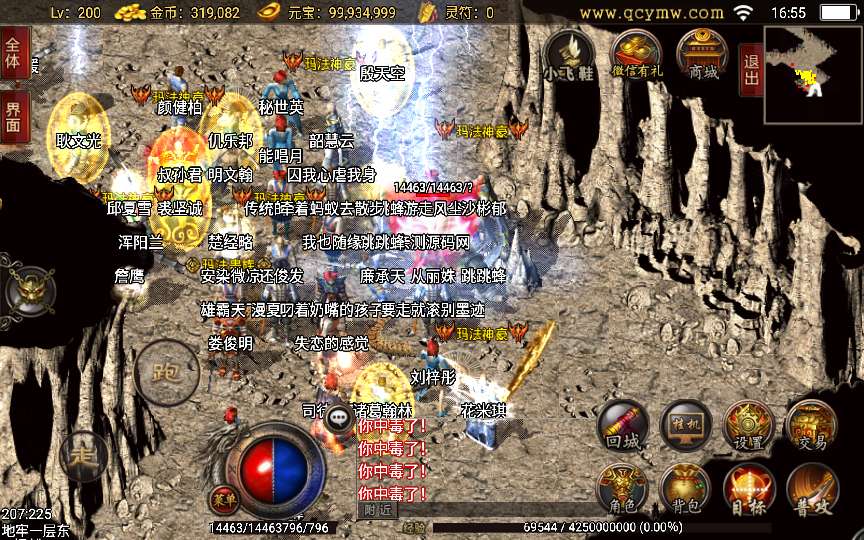Open the 交易 trade window
This screenshot has width=864, height=540.
[810, 423]
